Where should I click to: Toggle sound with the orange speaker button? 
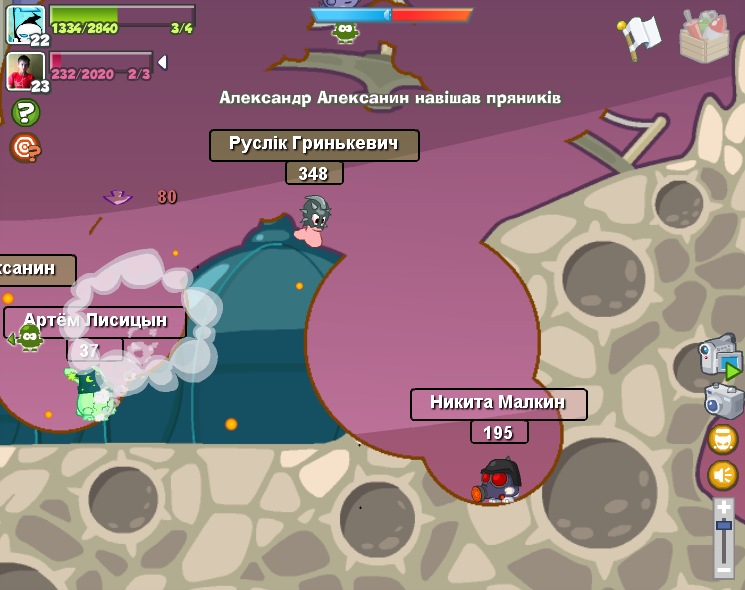click(723, 475)
